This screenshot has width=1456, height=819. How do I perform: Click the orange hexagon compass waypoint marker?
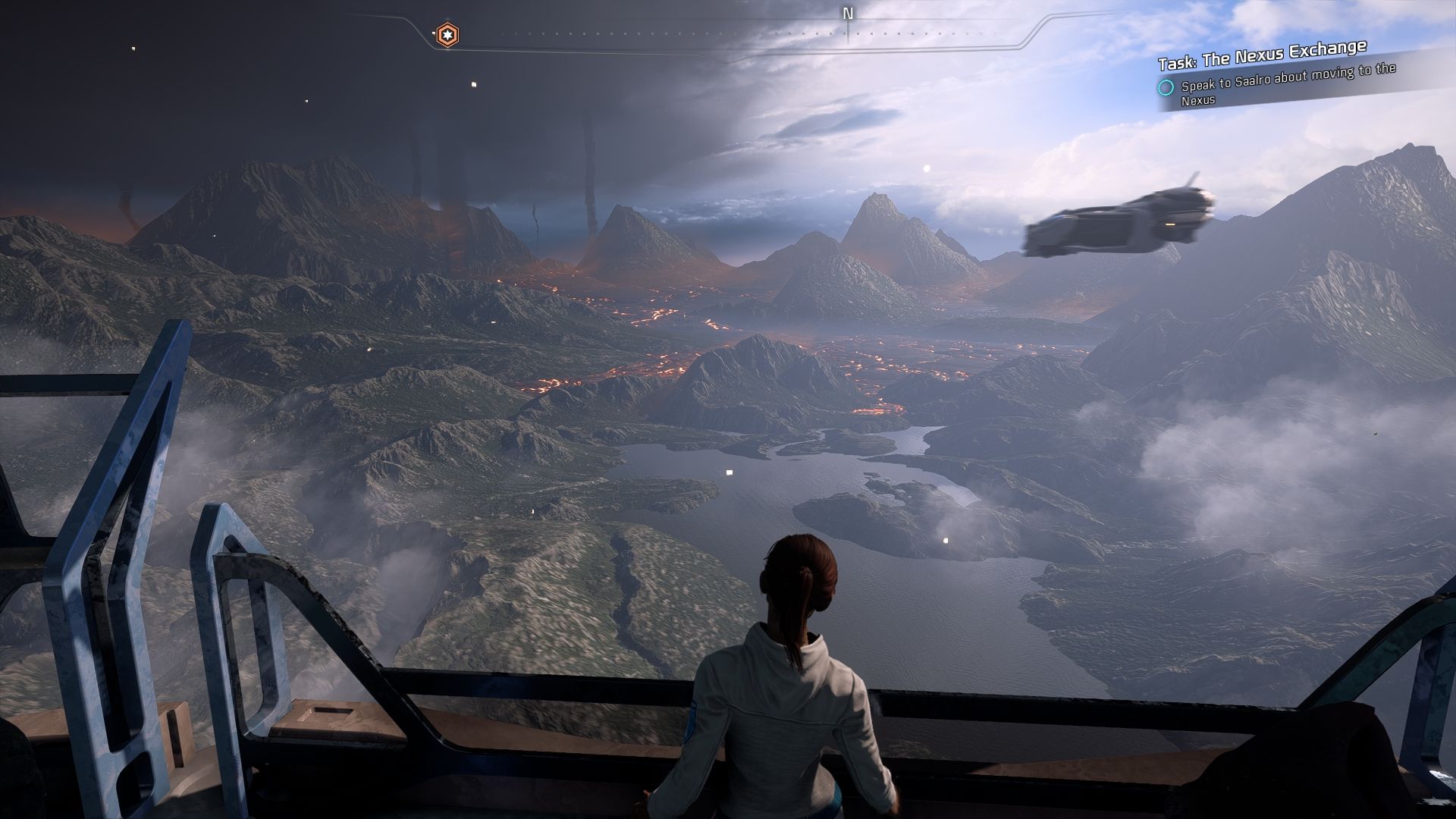[x=447, y=34]
